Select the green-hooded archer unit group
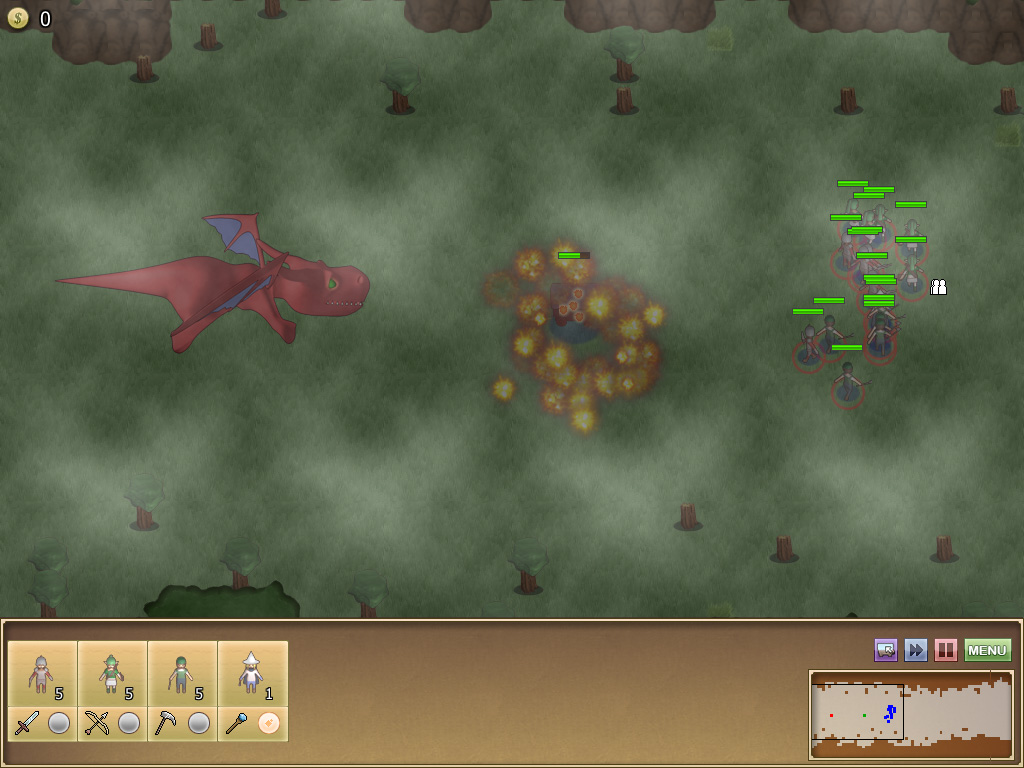The height and width of the screenshot is (768, 1024). pyautogui.click(x=112, y=674)
